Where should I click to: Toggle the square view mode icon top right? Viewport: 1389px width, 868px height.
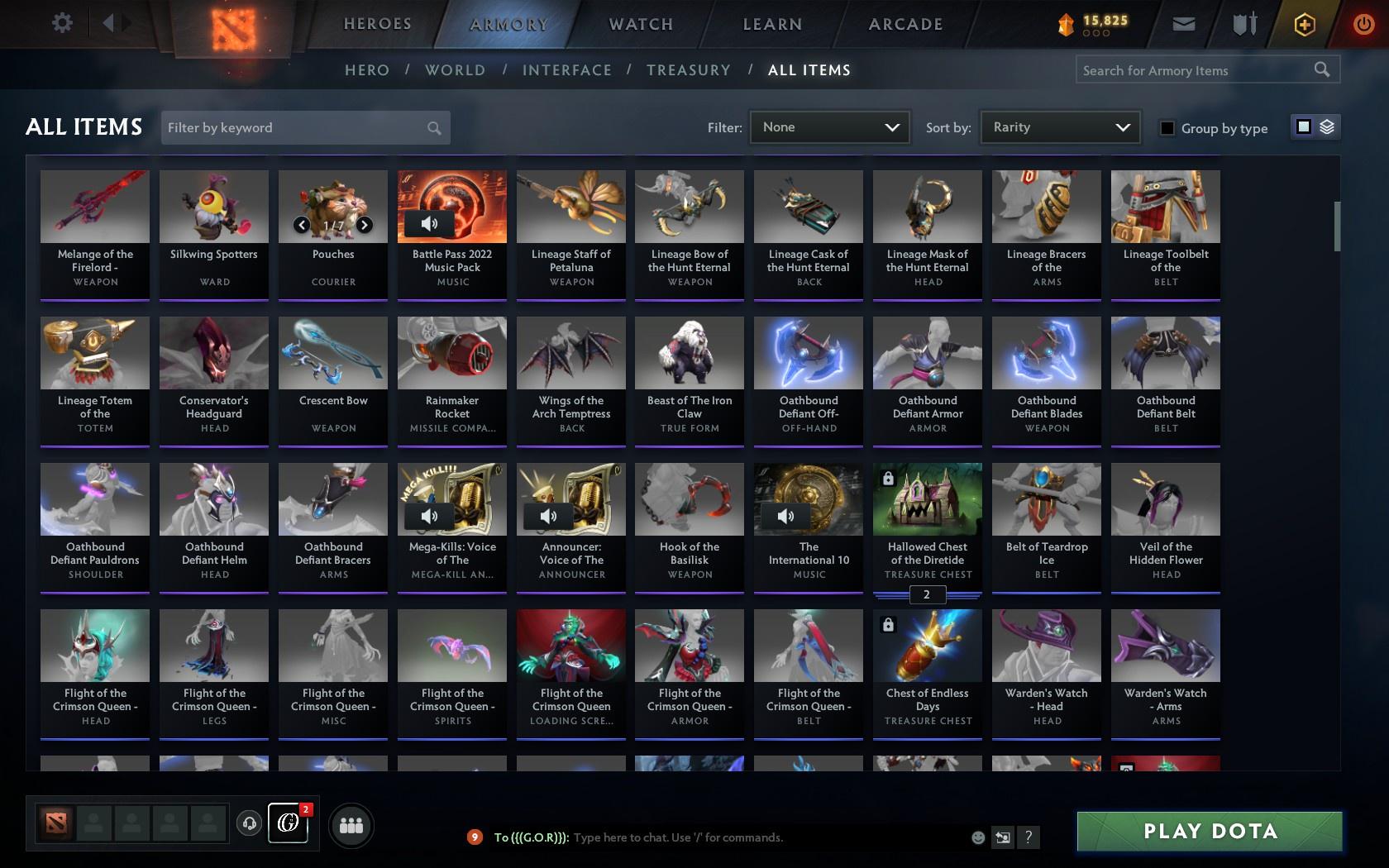1302,126
